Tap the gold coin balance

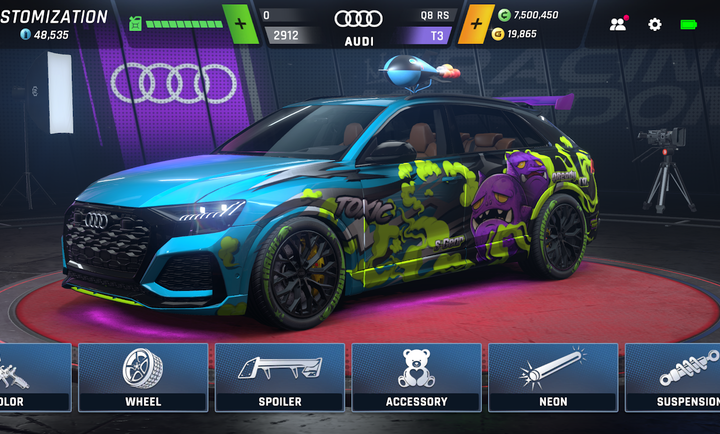click(522, 34)
